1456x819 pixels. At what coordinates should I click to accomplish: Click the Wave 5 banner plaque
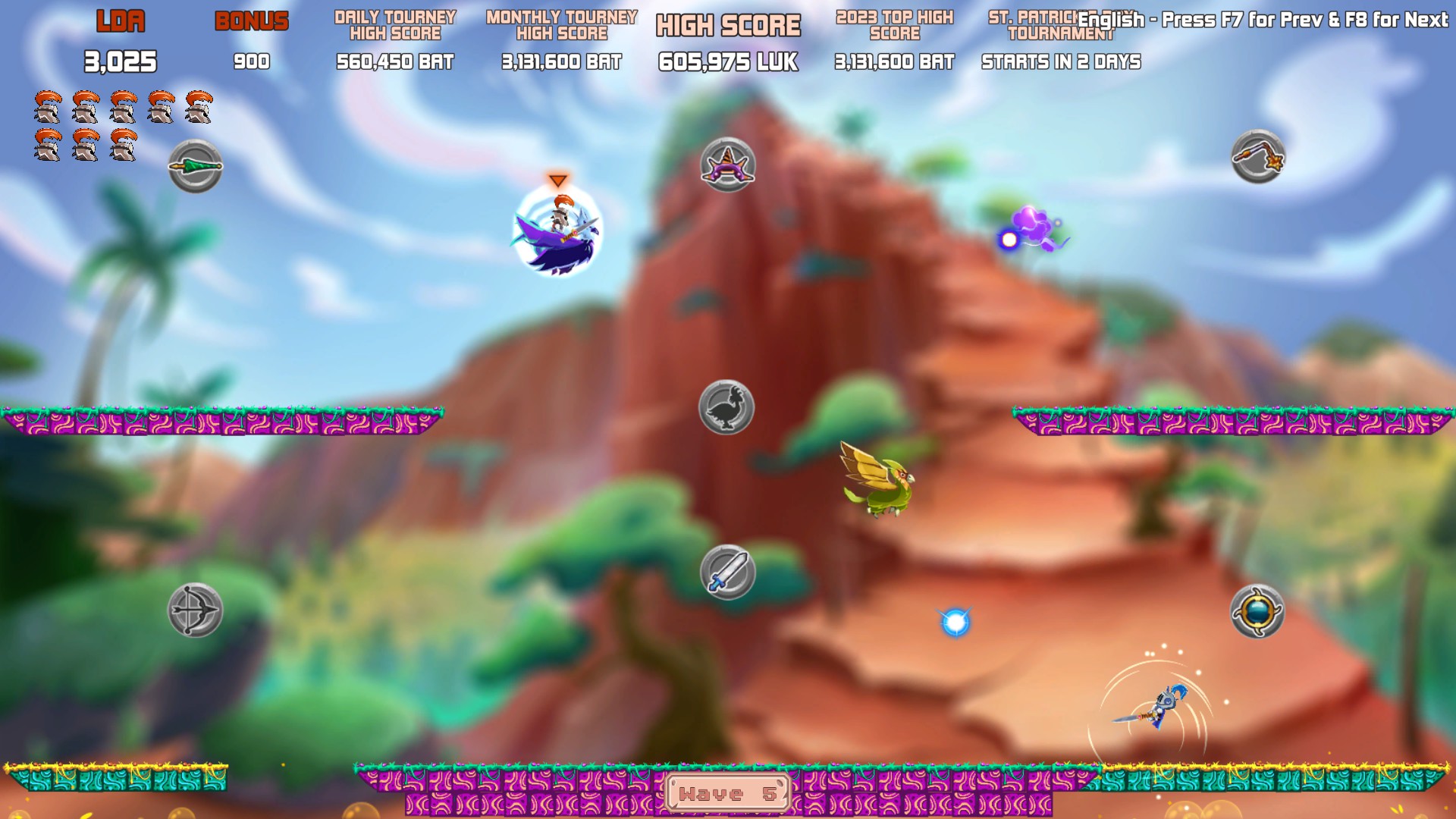point(726,794)
